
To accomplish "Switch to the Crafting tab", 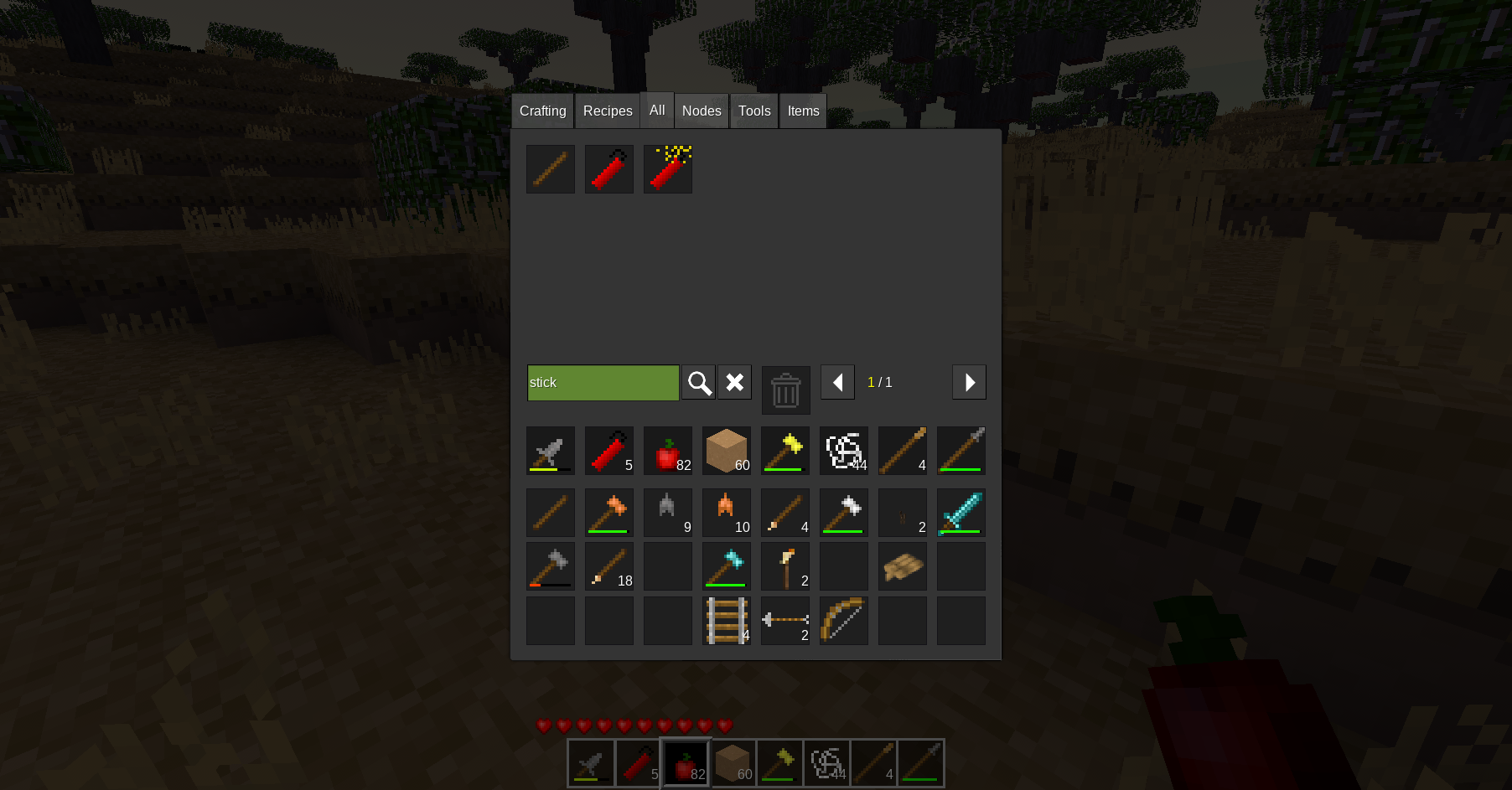I will (542, 111).
